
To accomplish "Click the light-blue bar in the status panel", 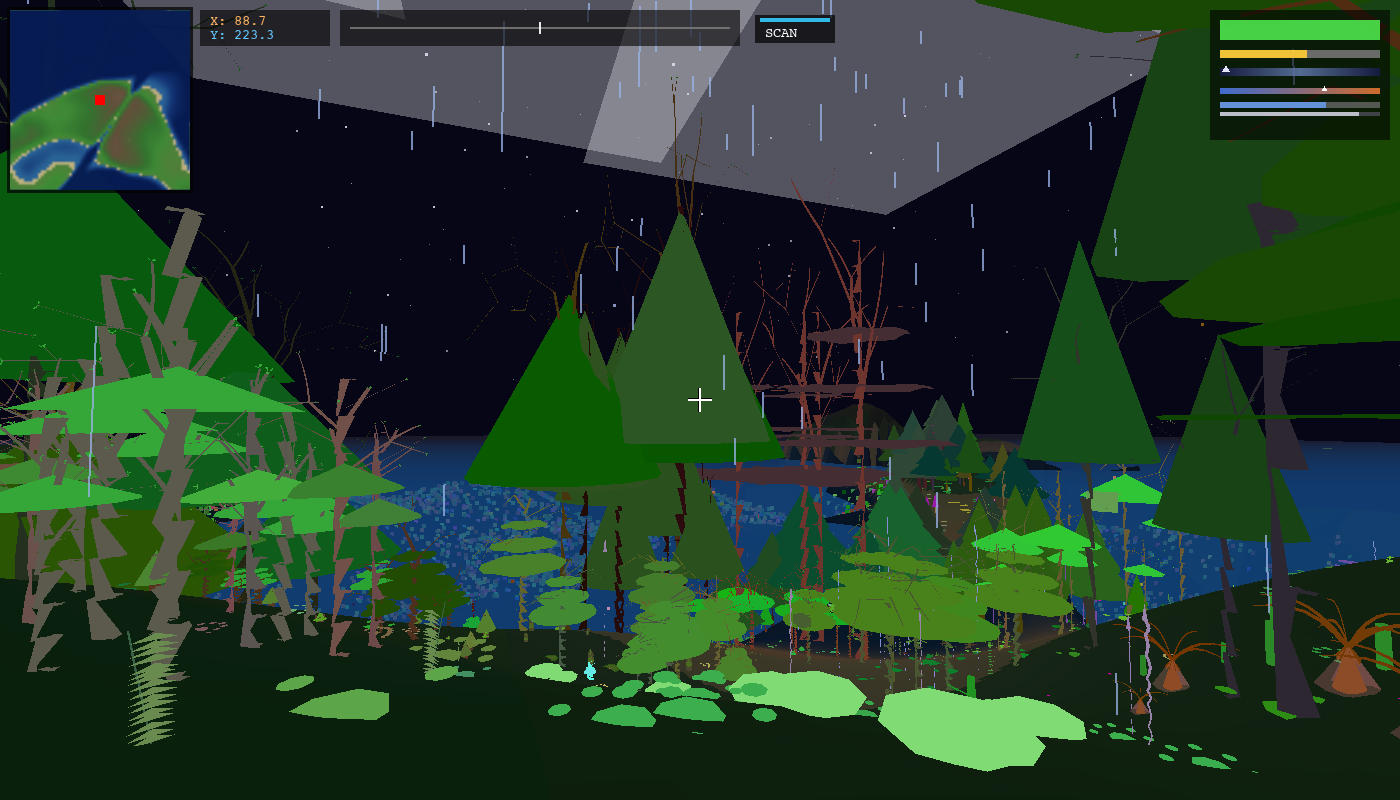I will [x=1271, y=104].
